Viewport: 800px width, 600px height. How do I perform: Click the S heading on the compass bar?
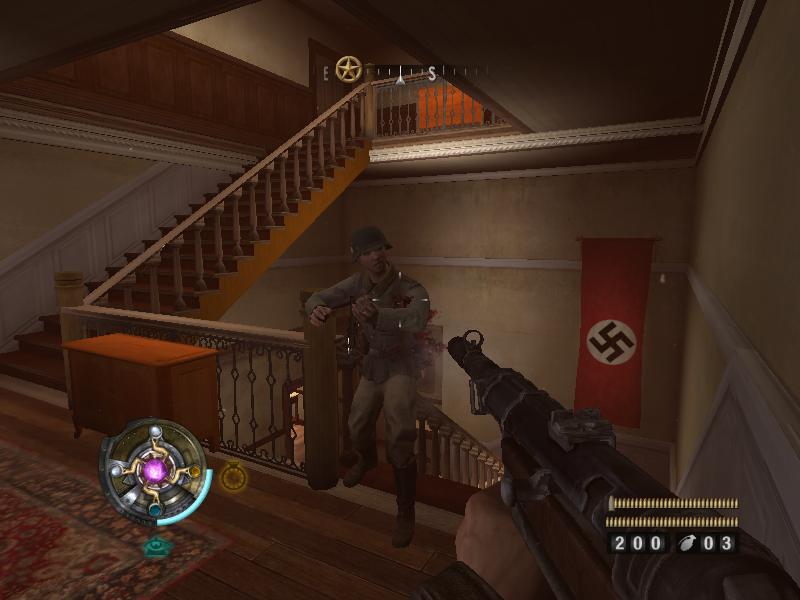pos(432,73)
